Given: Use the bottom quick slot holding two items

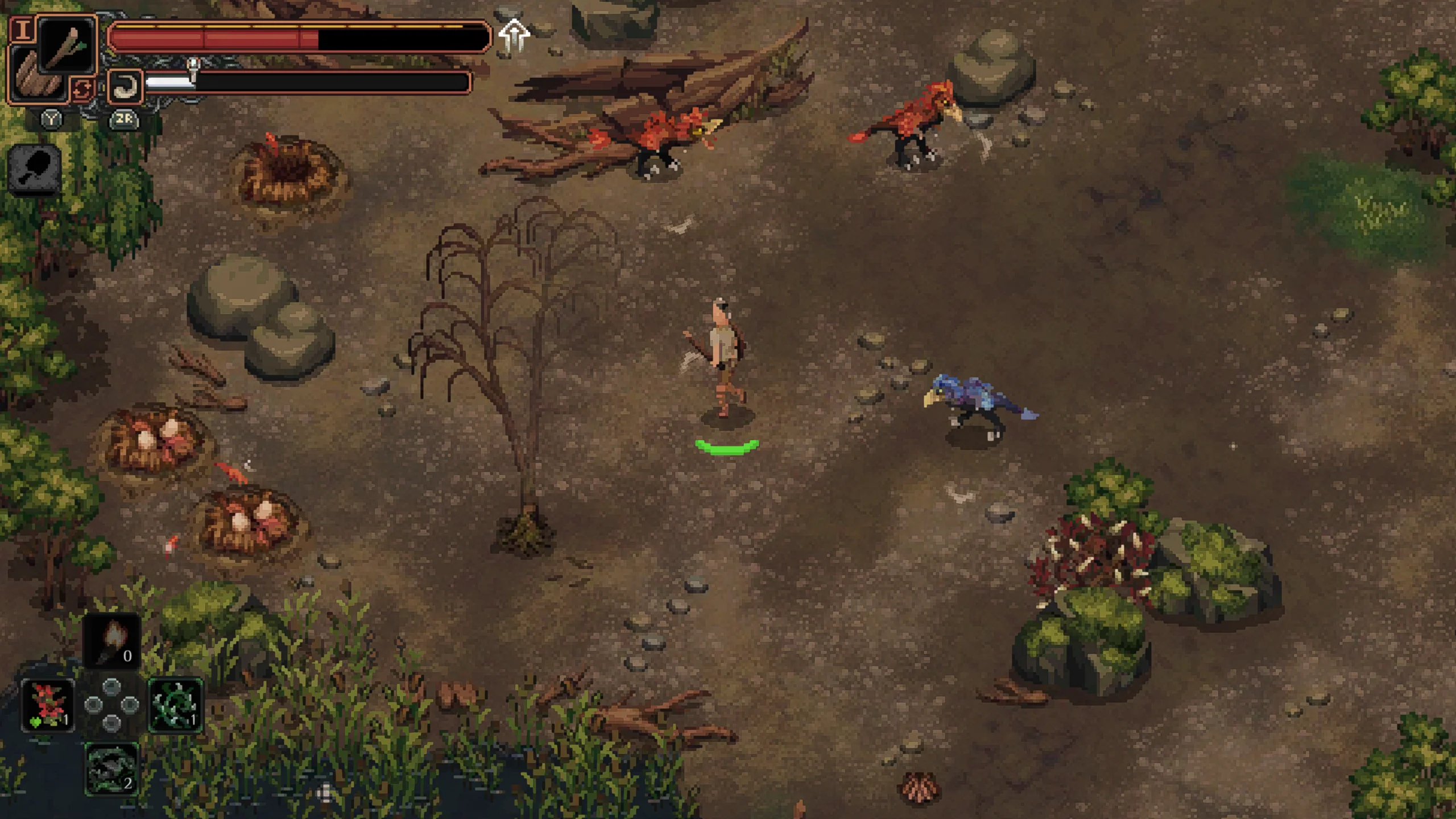Looking at the screenshot, I should click(111, 768).
